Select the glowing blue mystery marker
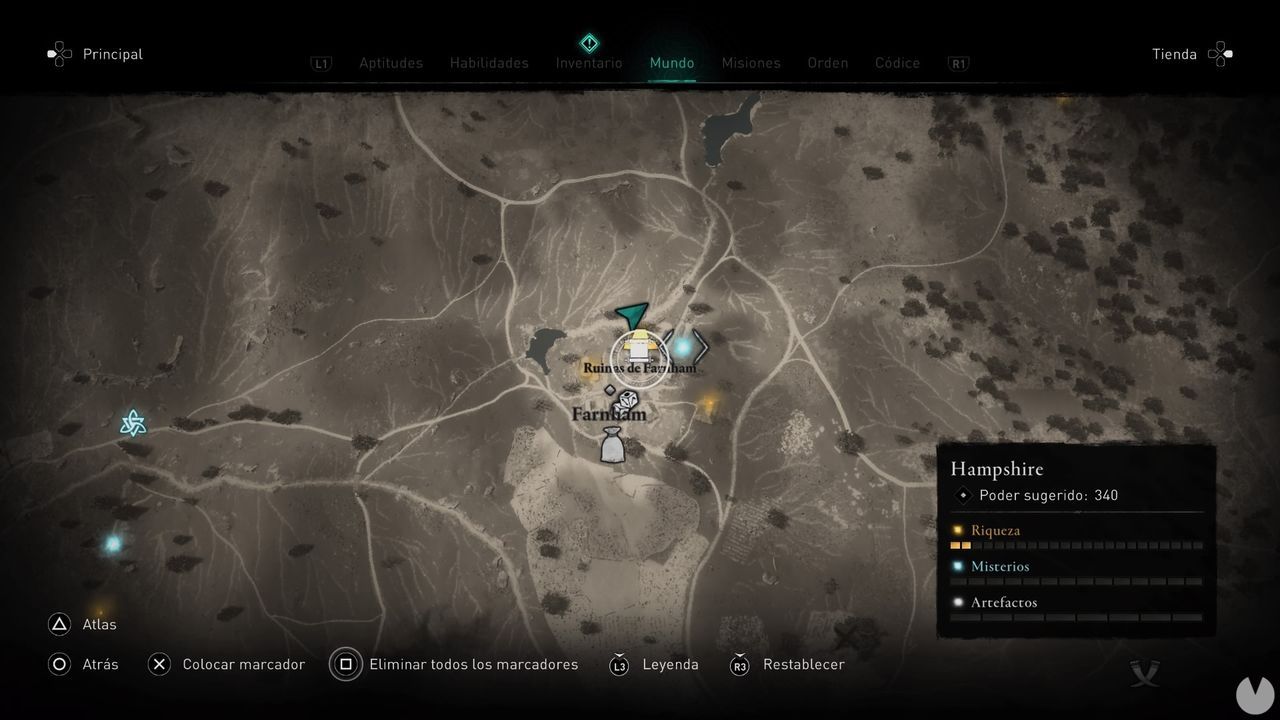This screenshot has height=720, width=1280. [685, 348]
